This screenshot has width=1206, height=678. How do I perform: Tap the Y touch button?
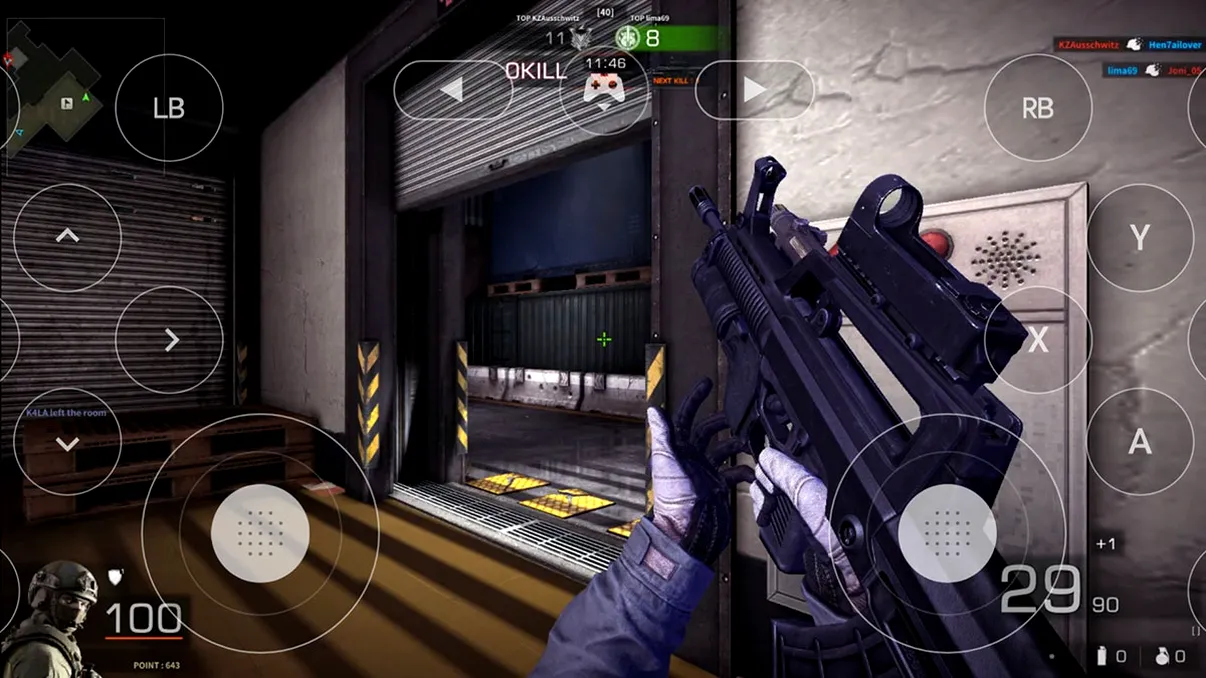(x=1139, y=238)
